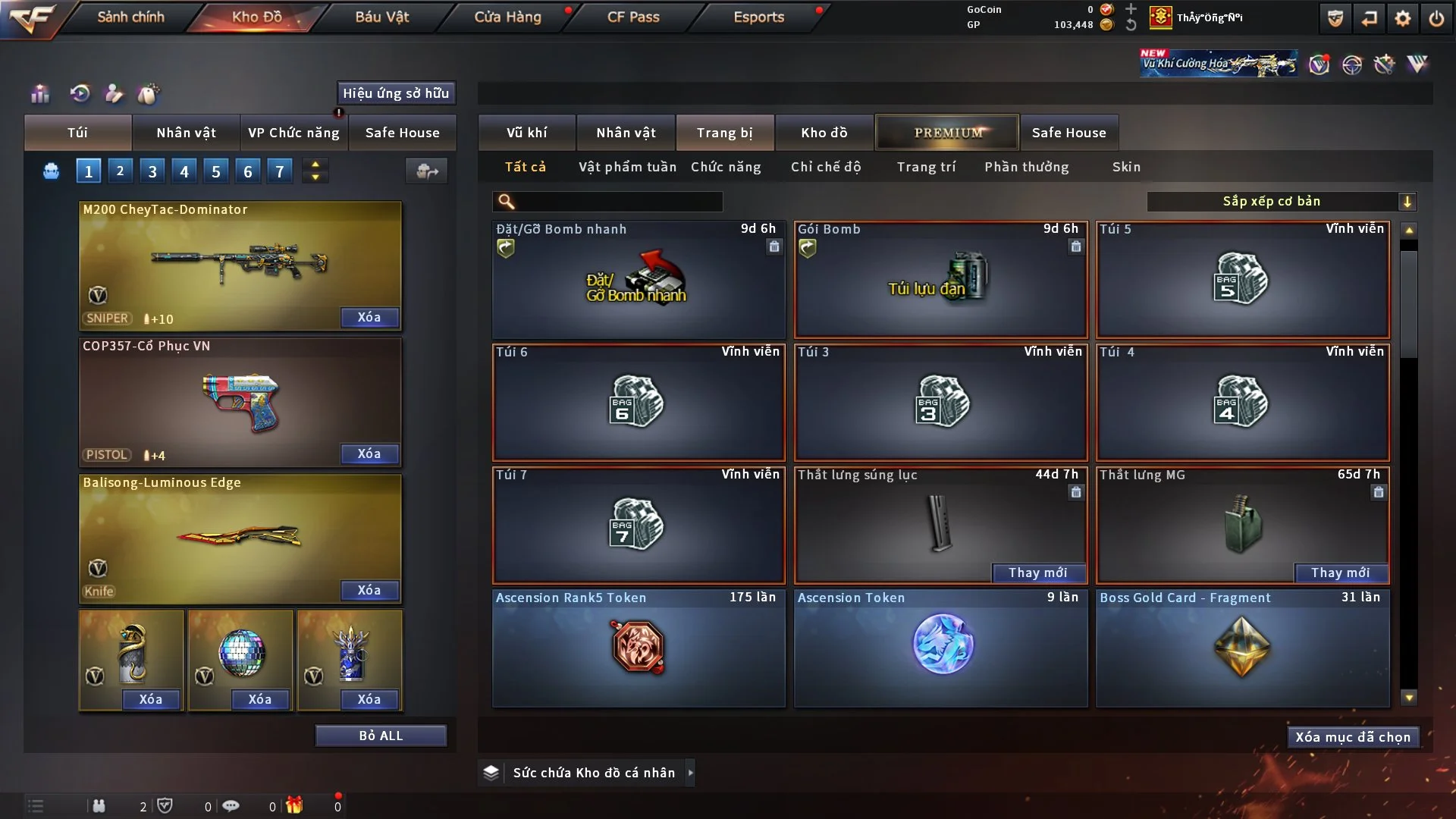Filter items by Chức năng
Viewport: 1456px width, 819px height.
(726, 167)
